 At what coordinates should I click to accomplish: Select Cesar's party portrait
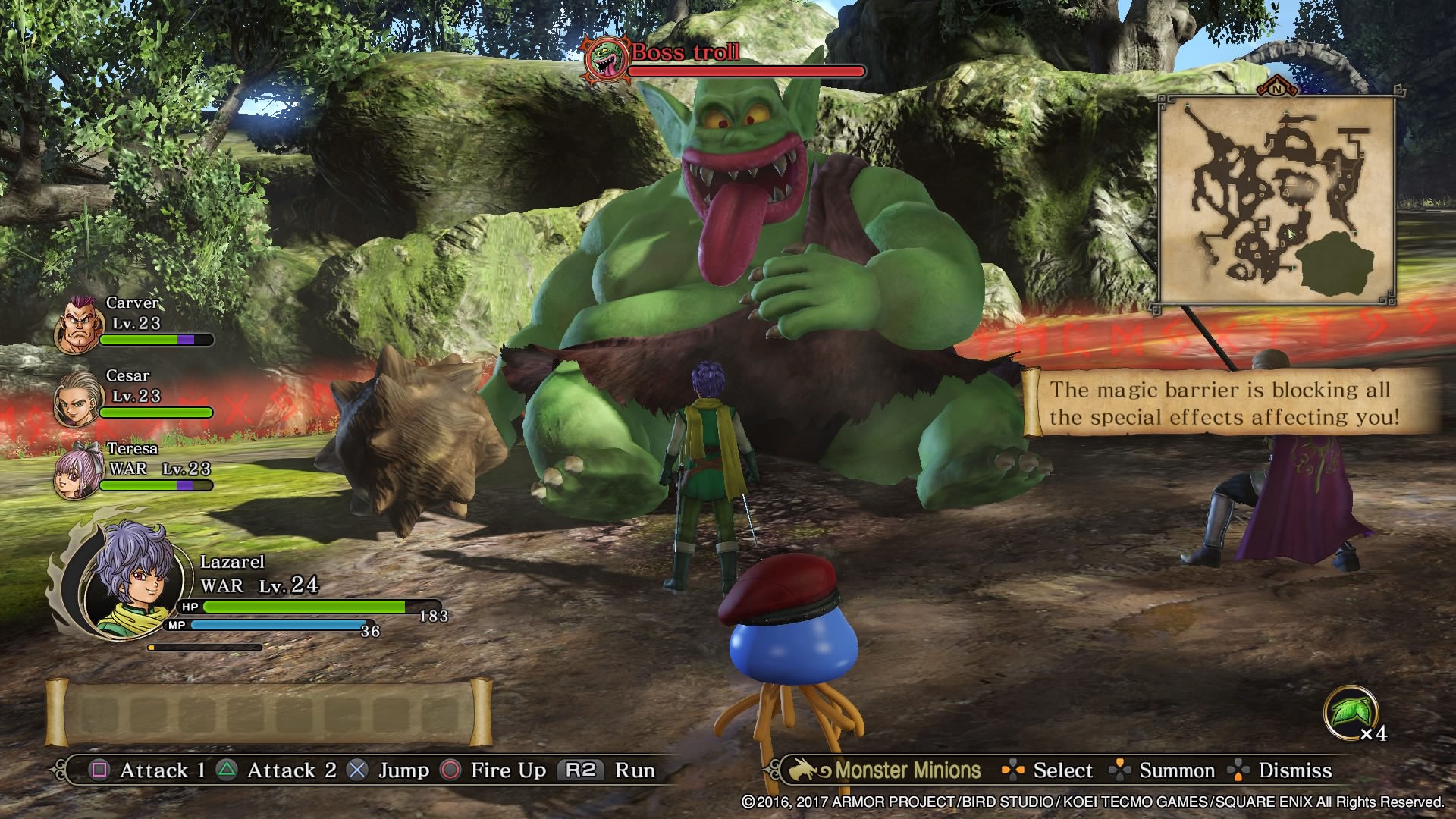coord(77,399)
